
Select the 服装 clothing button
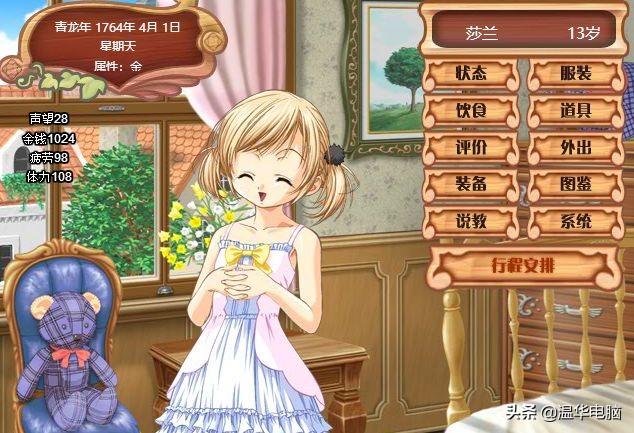(x=574, y=75)
